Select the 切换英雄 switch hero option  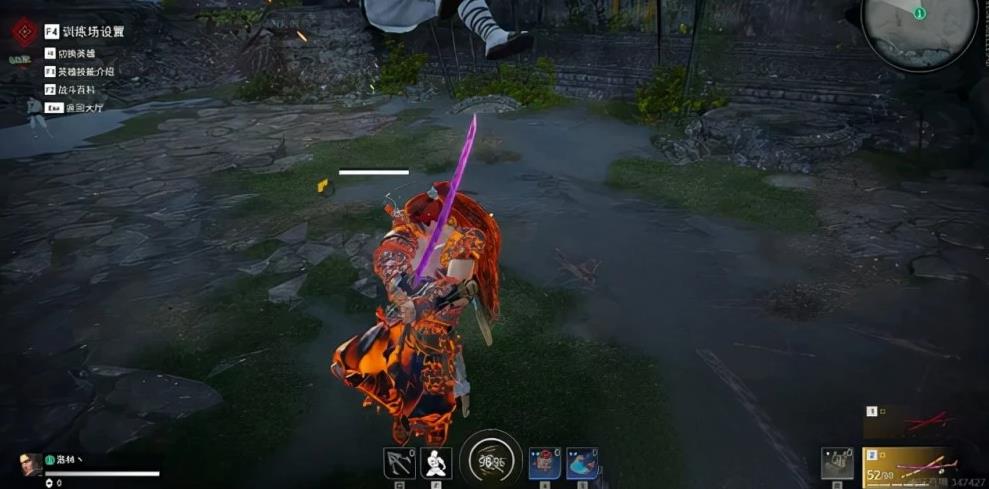coord(75,53)
